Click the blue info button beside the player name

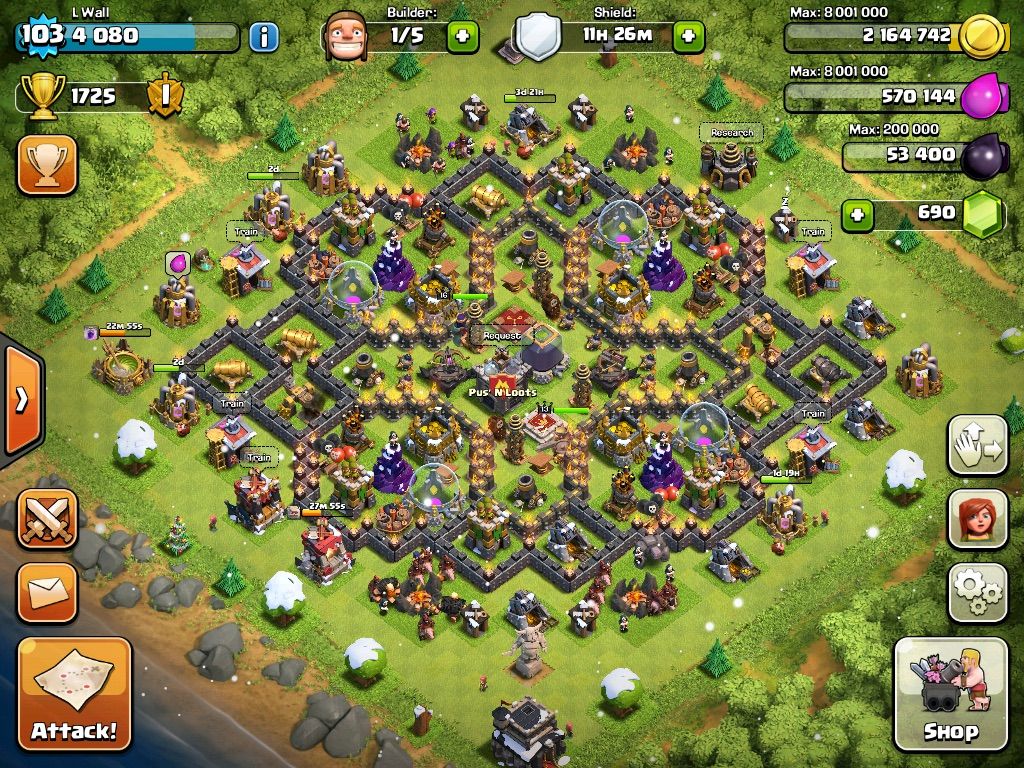263,38
